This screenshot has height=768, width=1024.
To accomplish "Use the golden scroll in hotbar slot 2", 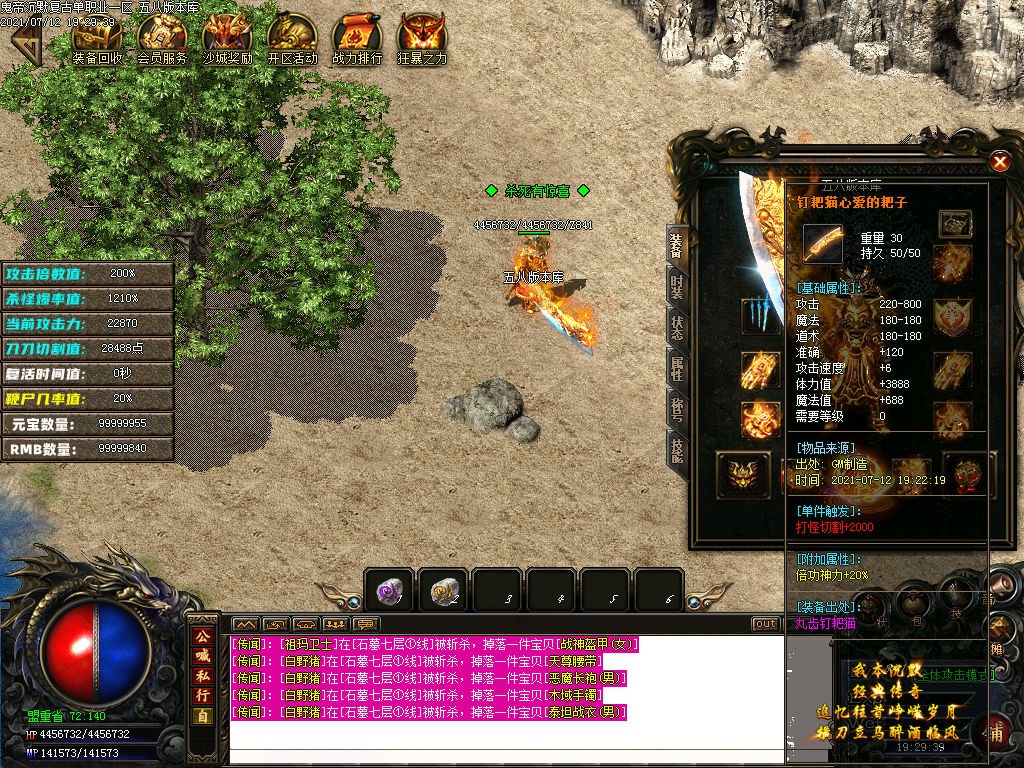I will 443,592.
